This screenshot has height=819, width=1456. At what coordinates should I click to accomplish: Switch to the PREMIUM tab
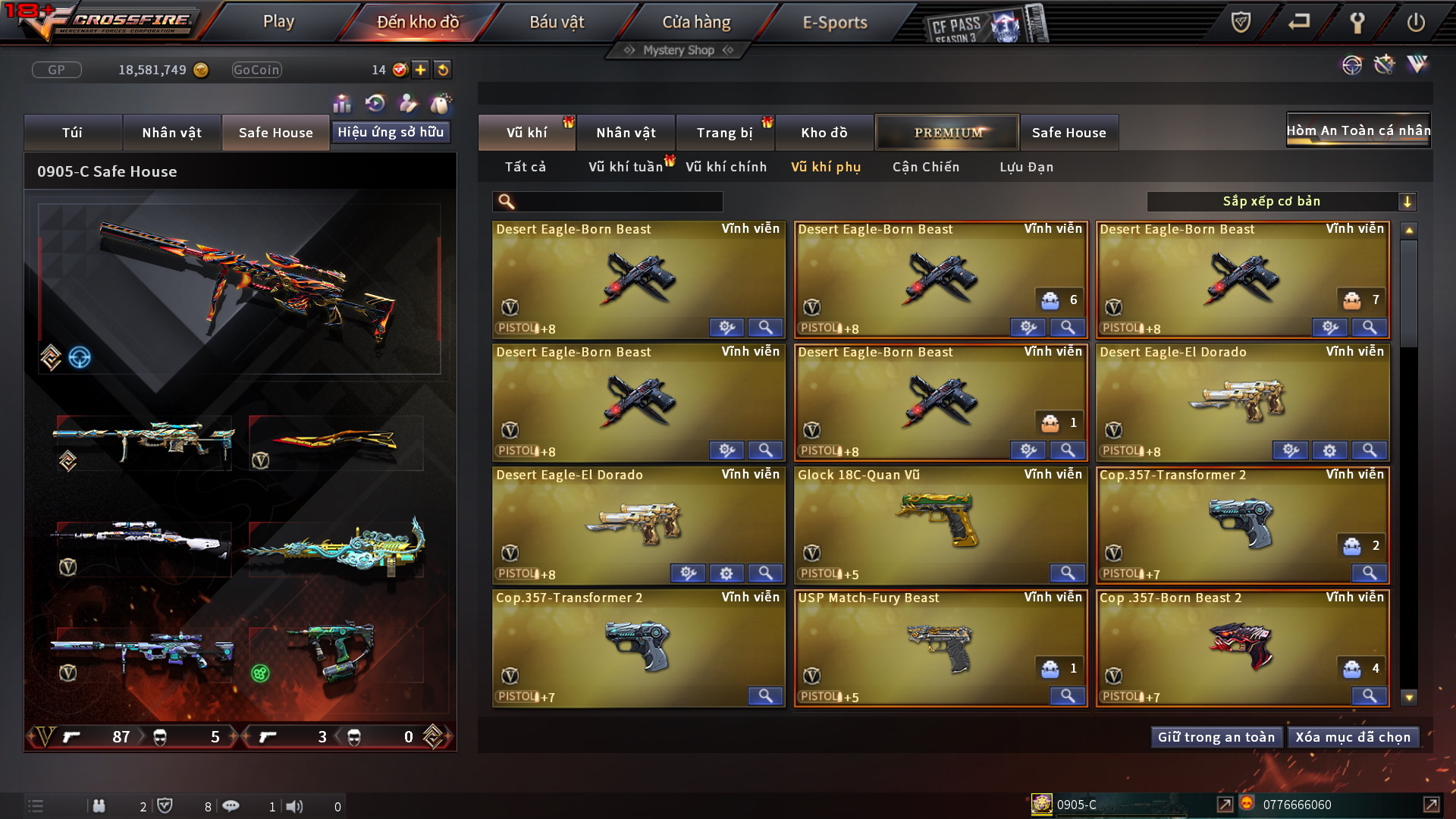tap(947, 133)
